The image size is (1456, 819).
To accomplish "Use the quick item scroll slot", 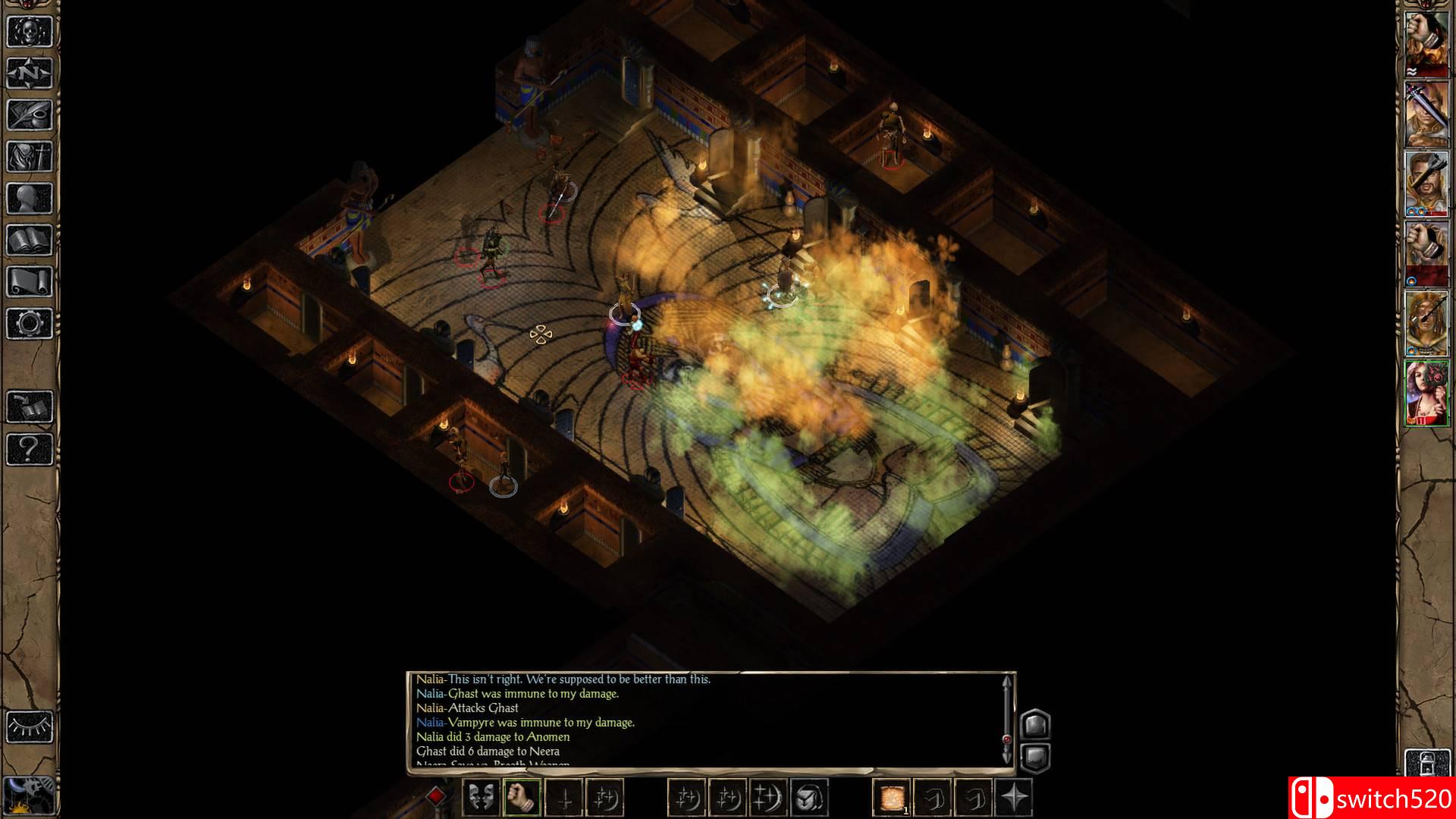I will coord(891,797).
